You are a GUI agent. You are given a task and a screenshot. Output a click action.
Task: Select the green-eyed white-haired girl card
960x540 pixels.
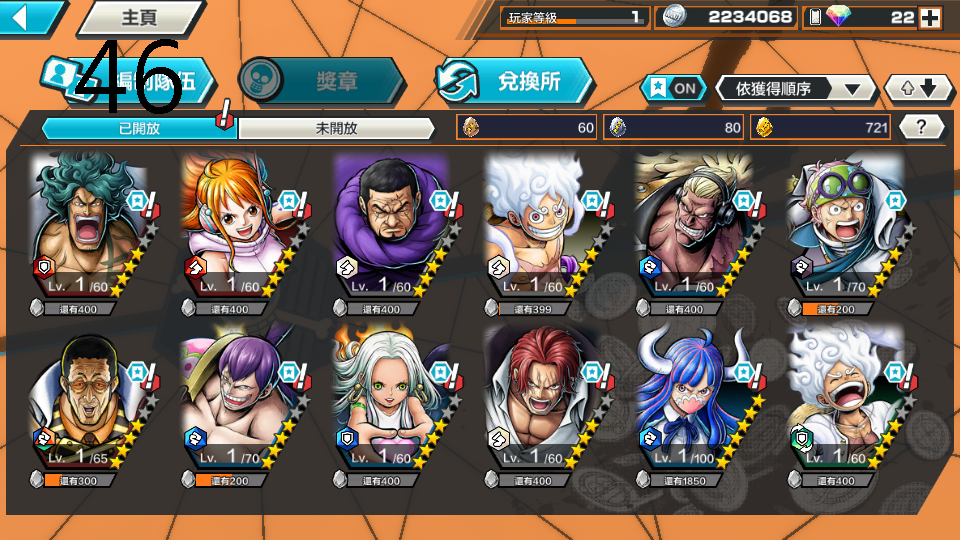pyautogui.click(x=390, y=400)
